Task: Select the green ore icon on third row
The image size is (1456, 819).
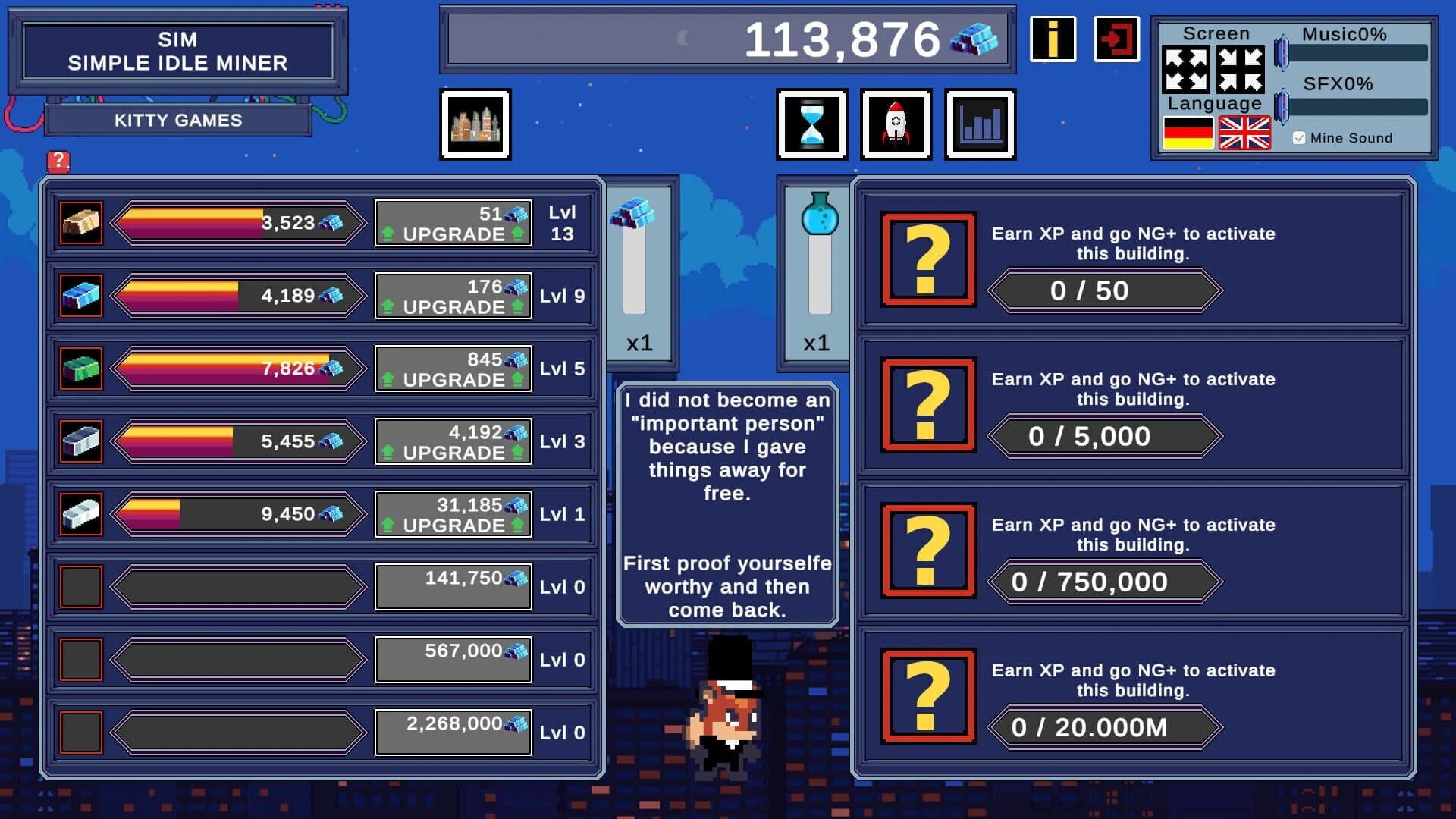Action: point(80,368)
